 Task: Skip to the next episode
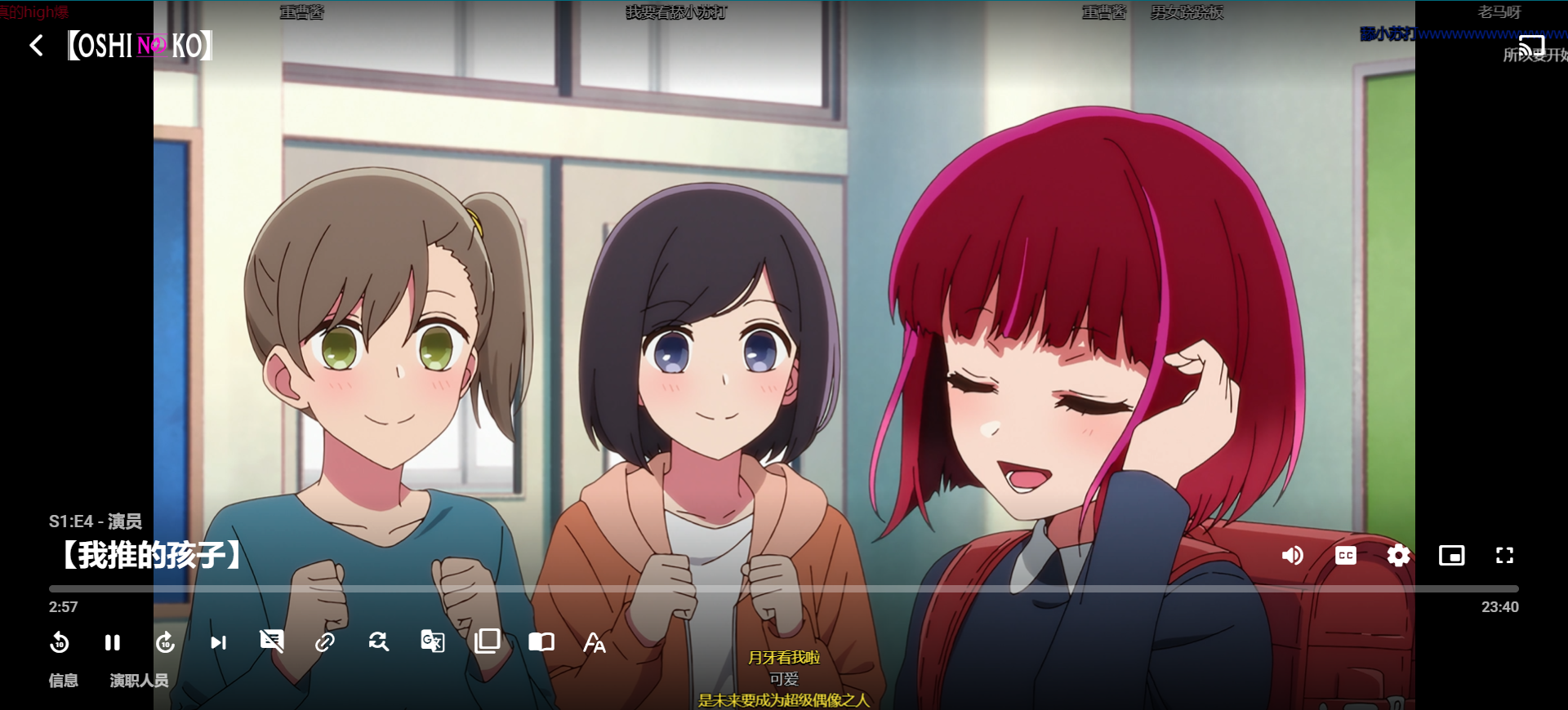tap(218, 643)
